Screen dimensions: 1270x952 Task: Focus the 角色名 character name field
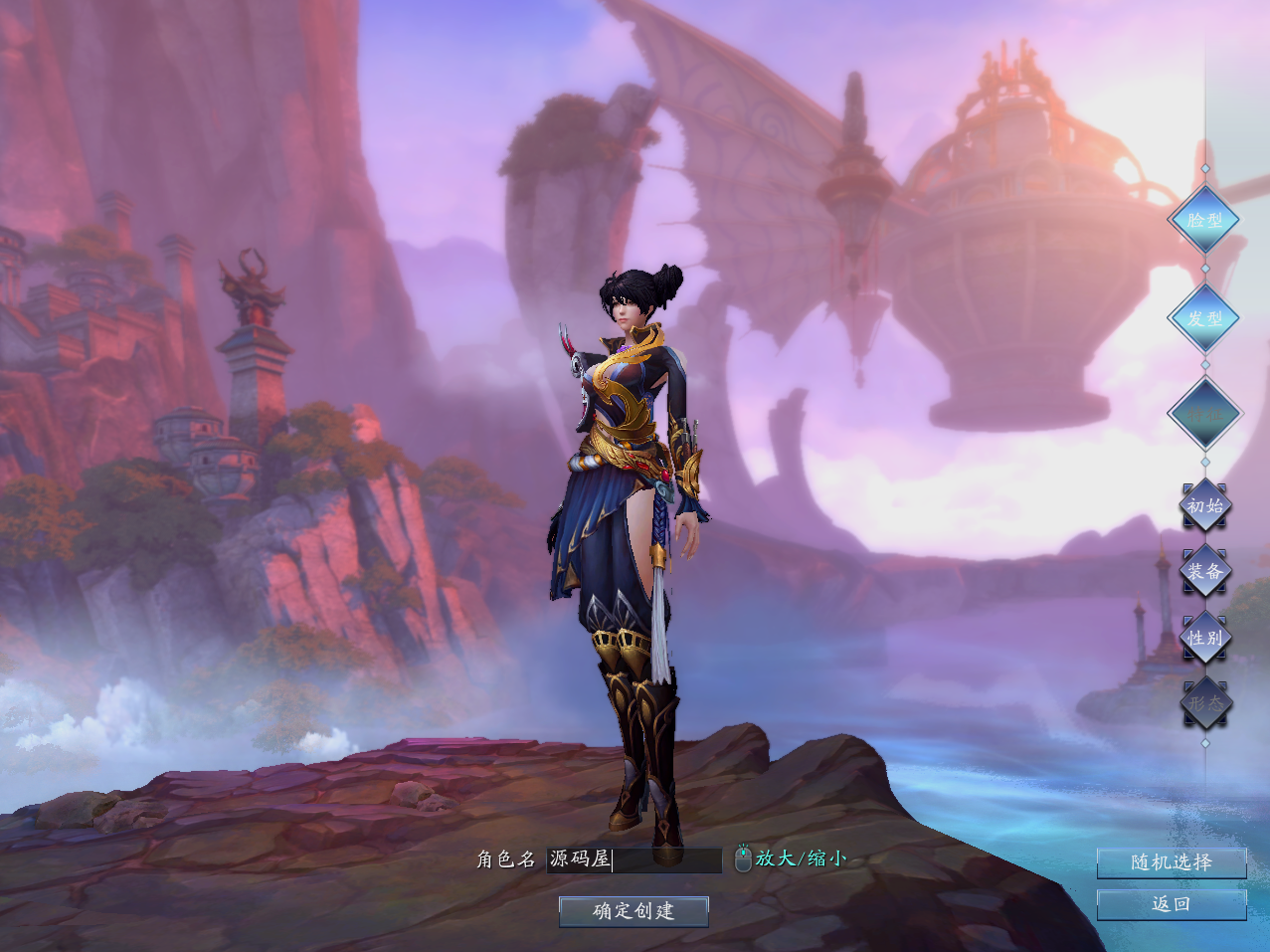tap(635, 859)
